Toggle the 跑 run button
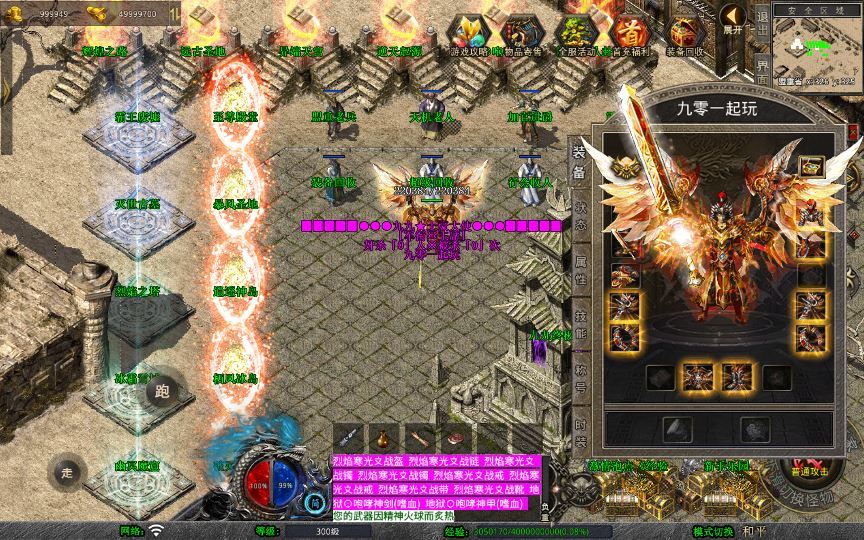The height and width of the screenshot is (540, 864). pyautogui.click(x=163, y=392)
